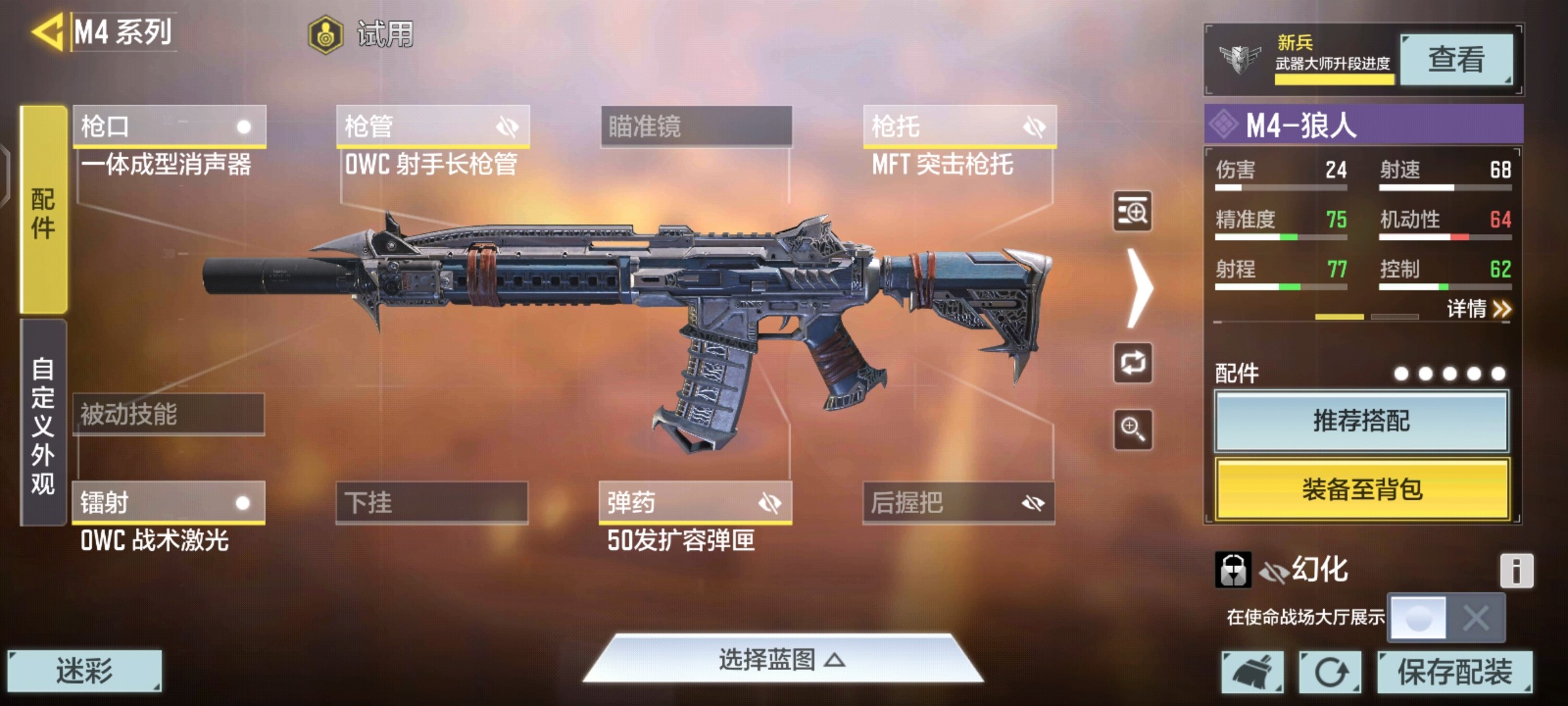Screen dimensions: 1568x706
Task: Select the 枪托 stock attachment slot
Action: tap(959, 126)
